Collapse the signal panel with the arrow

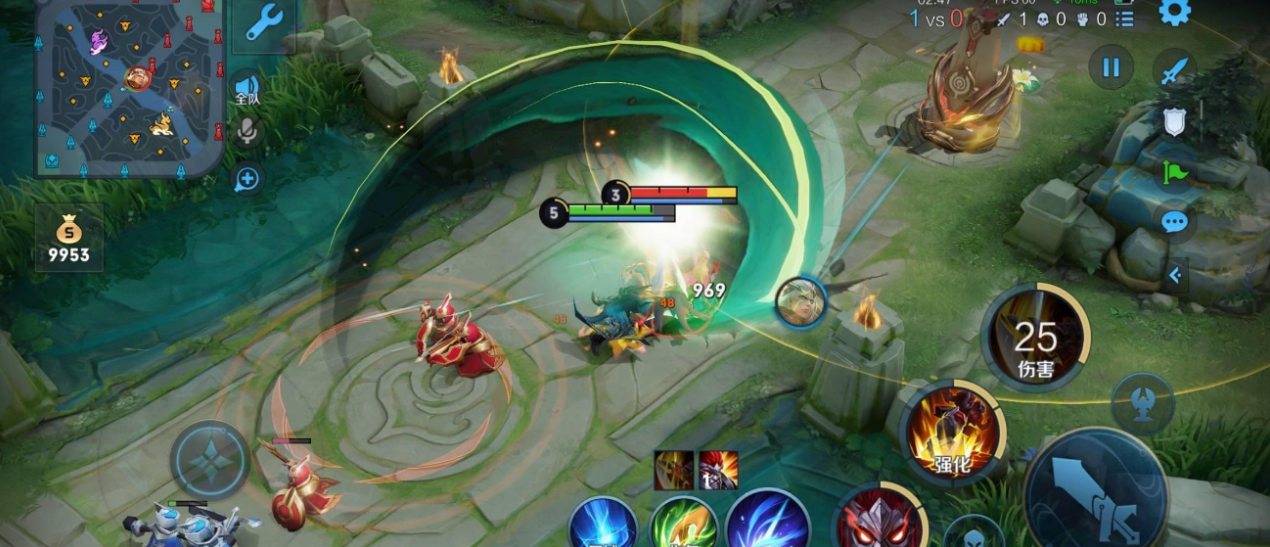(x=1176, y=274)
